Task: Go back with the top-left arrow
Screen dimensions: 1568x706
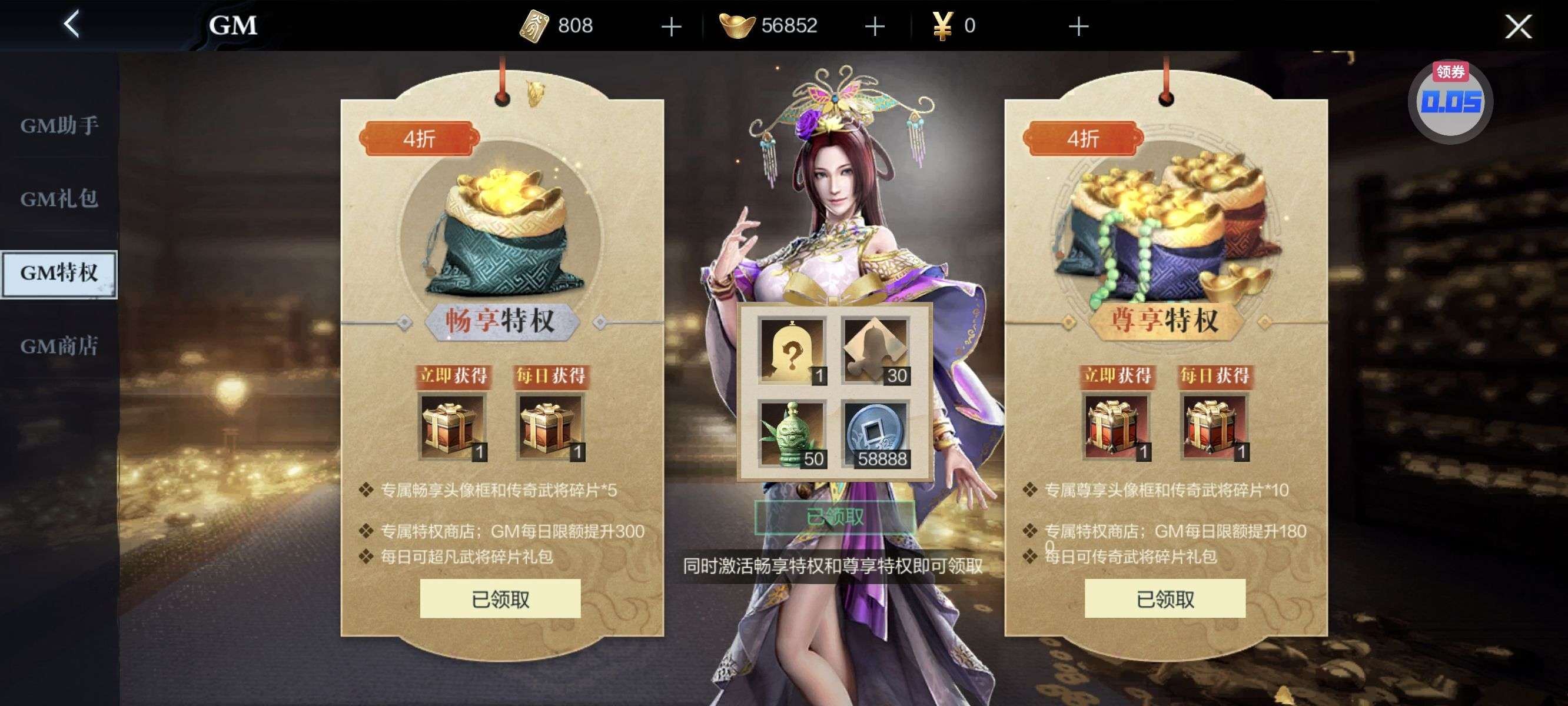Action: click(72, 25)
